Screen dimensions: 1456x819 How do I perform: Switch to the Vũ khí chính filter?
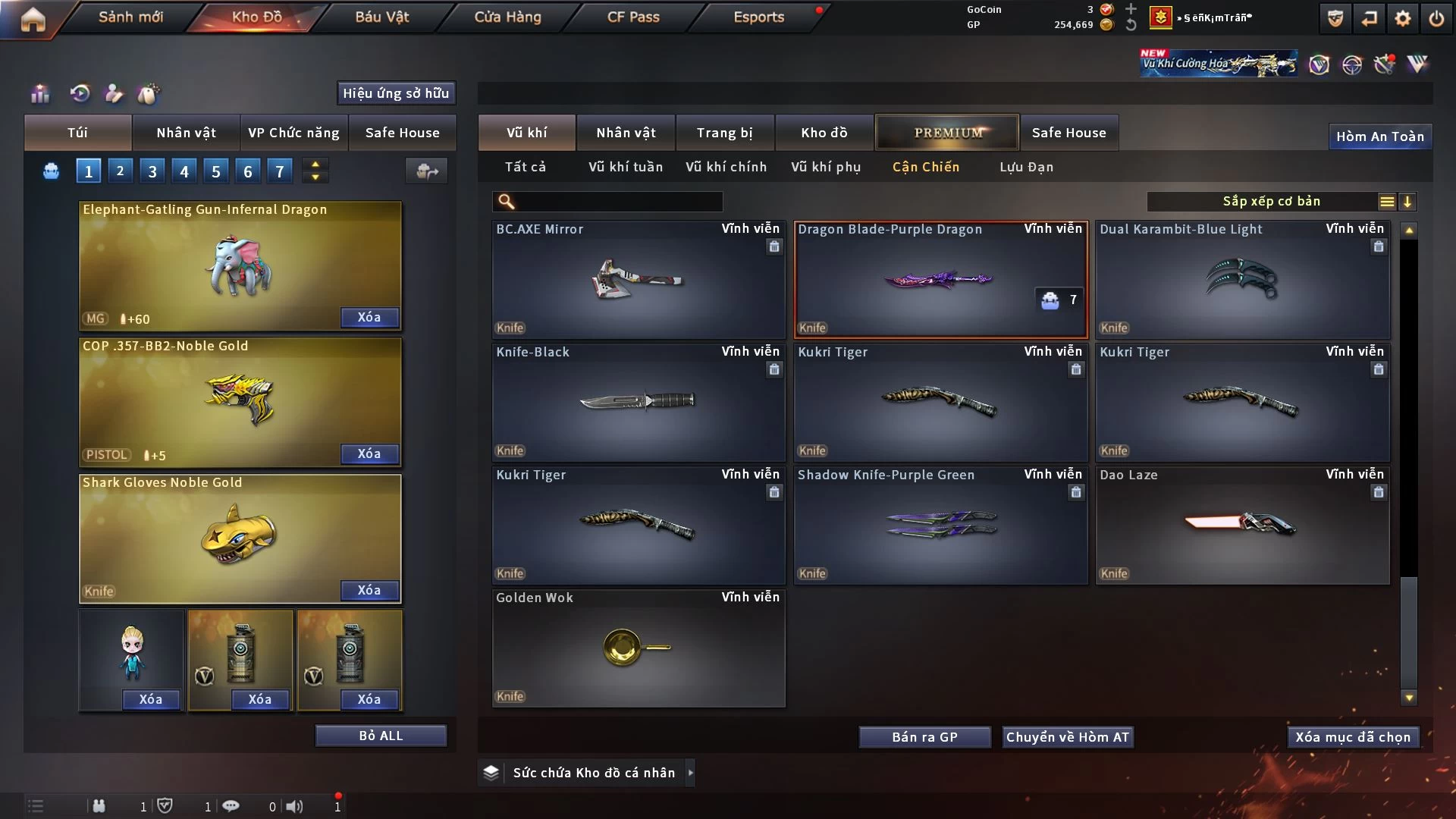pyautogui.click(x=726, y=167)
